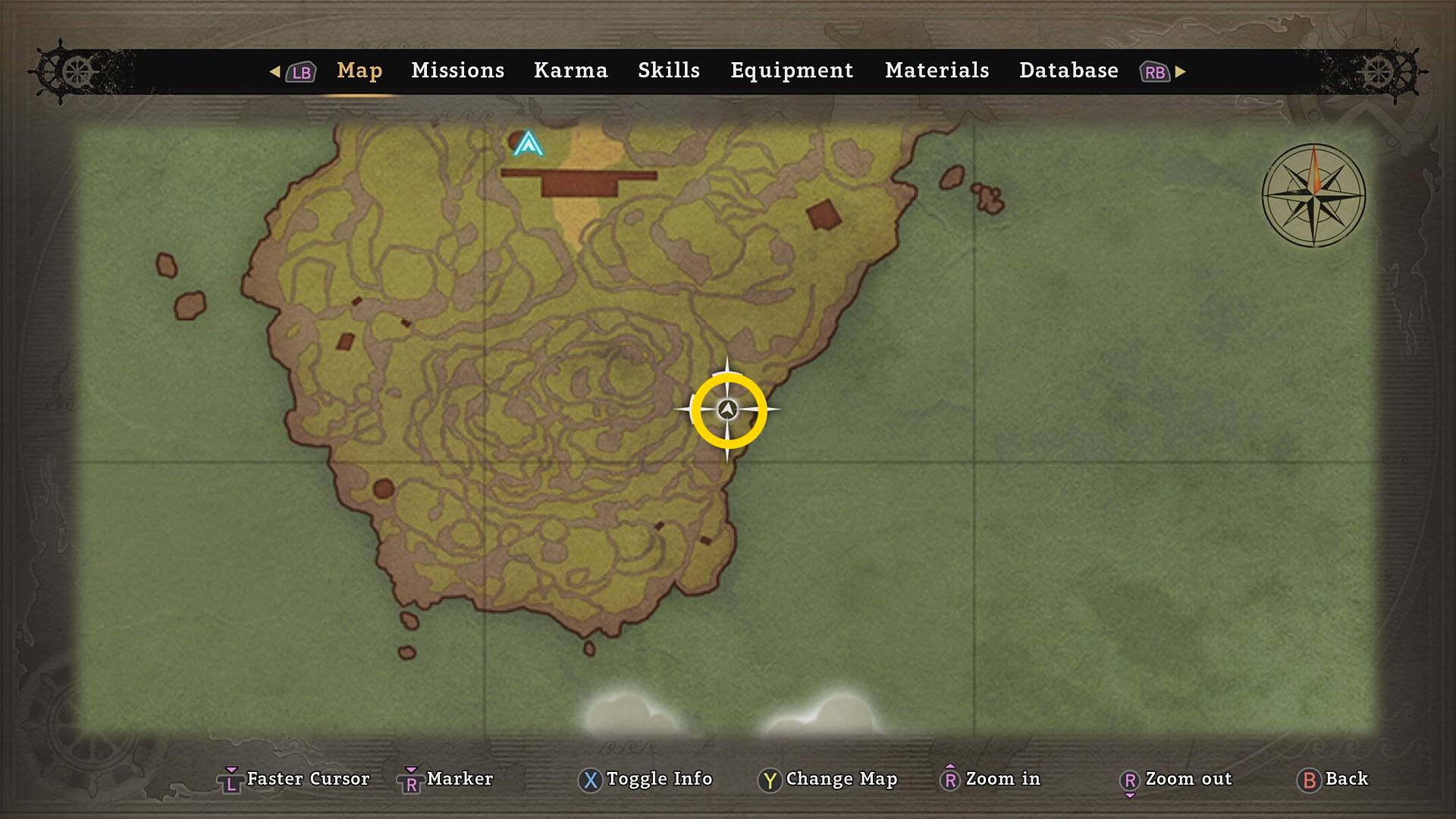Screen dimensions: 1456x819
Task: Click the blue arrow map marker
Action: 528,143
